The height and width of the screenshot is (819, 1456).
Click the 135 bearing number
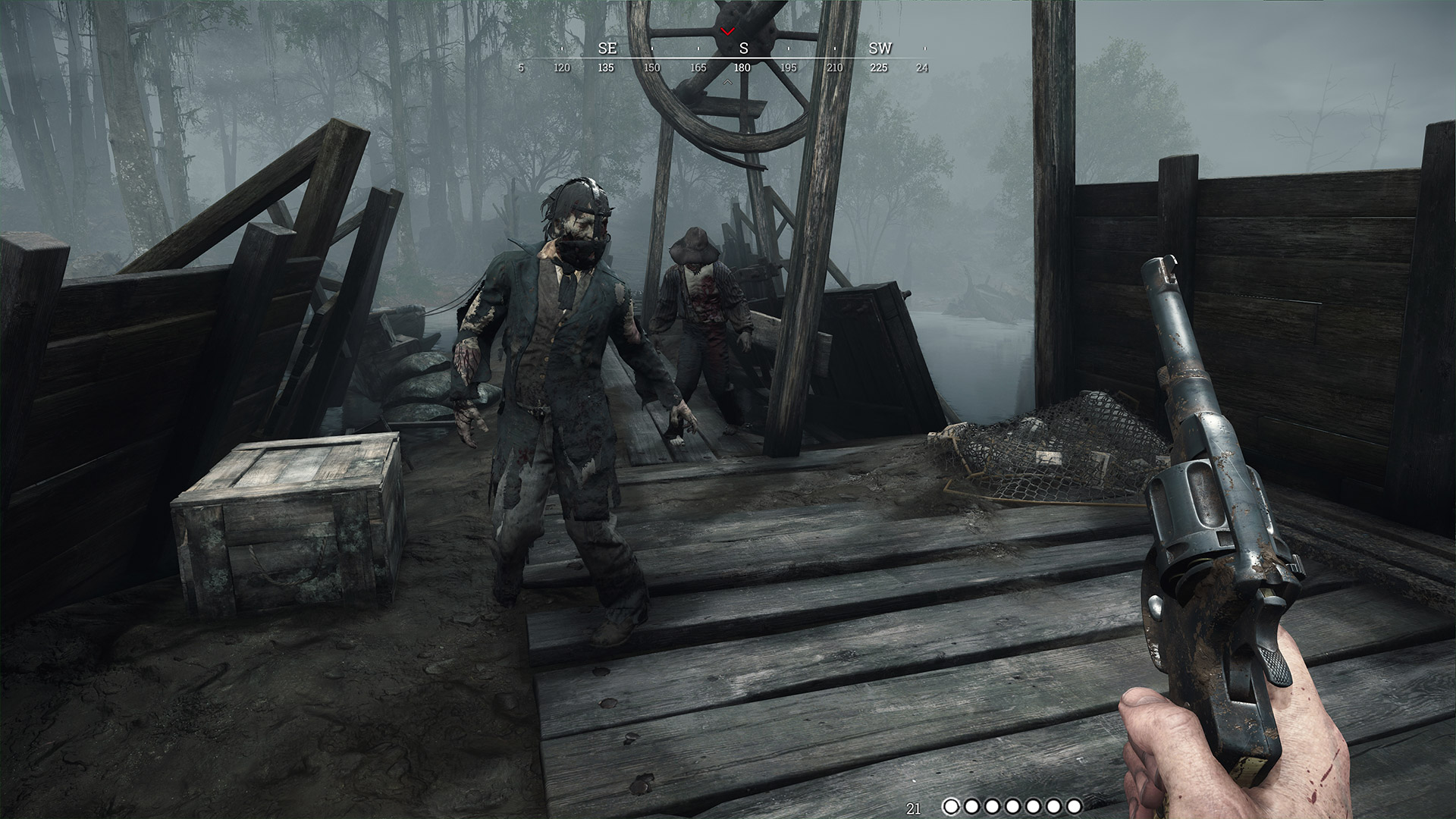pyautogui.click(x=607, y=67)
